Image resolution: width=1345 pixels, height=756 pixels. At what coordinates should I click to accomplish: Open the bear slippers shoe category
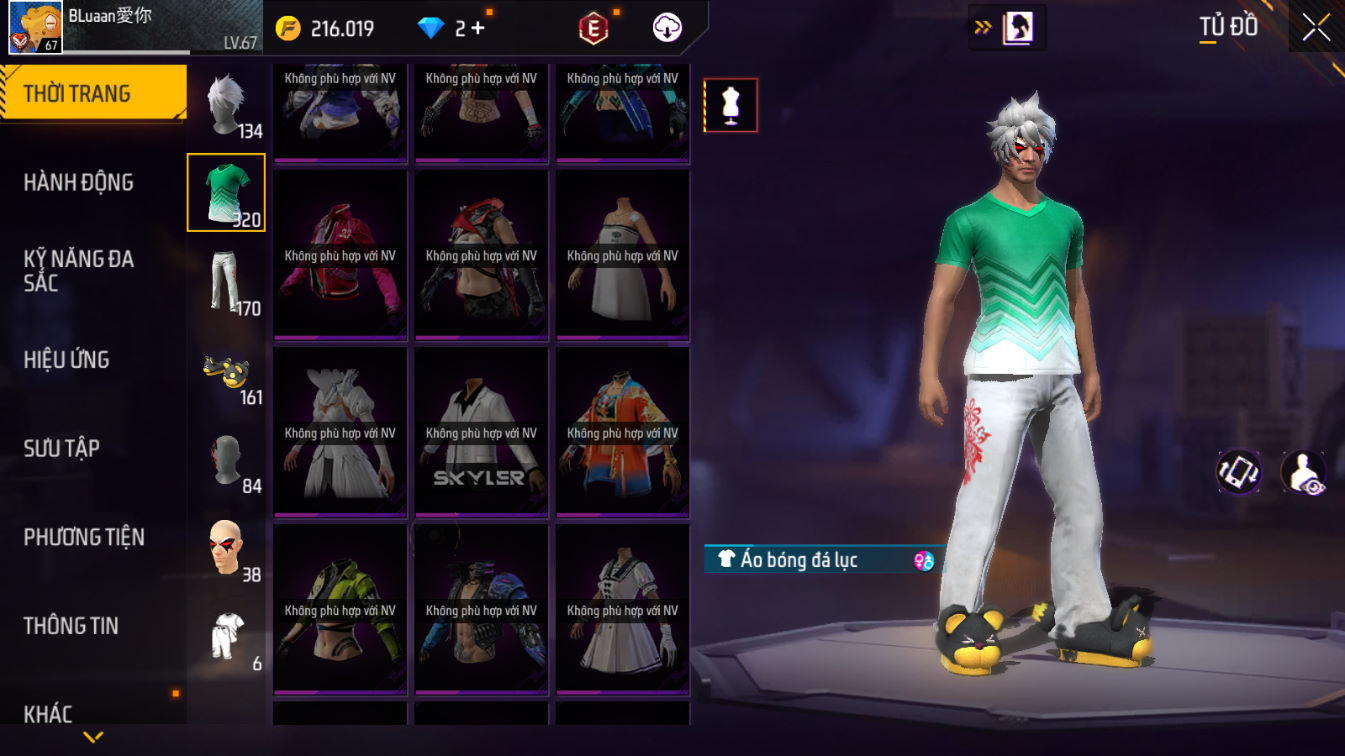(x=226, y=373)
